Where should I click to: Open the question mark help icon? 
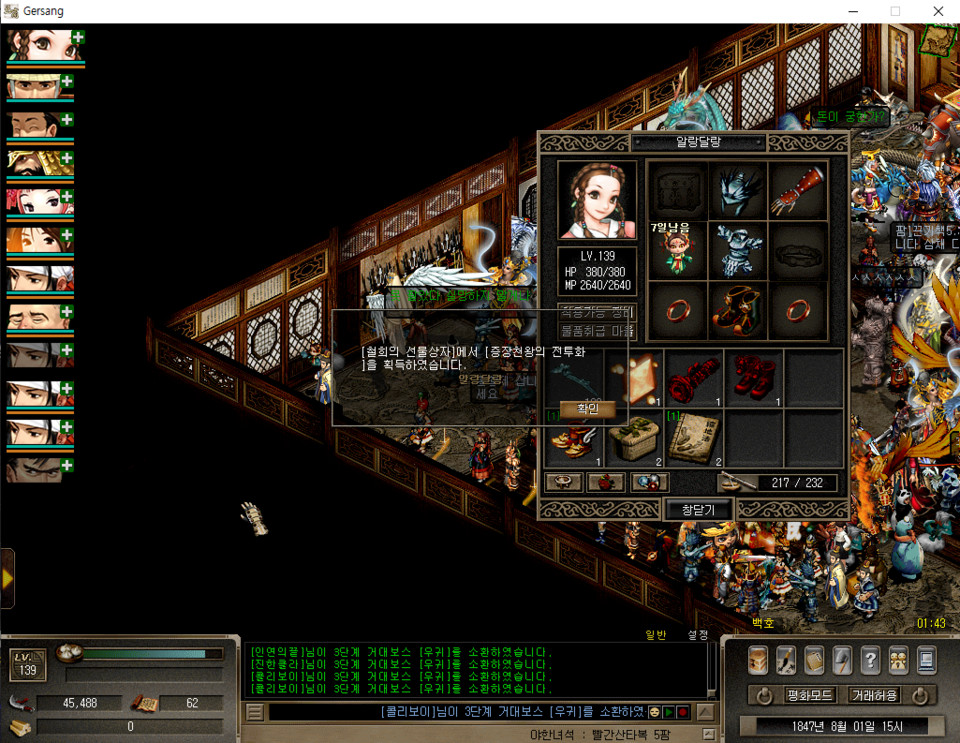coord(870,659)
